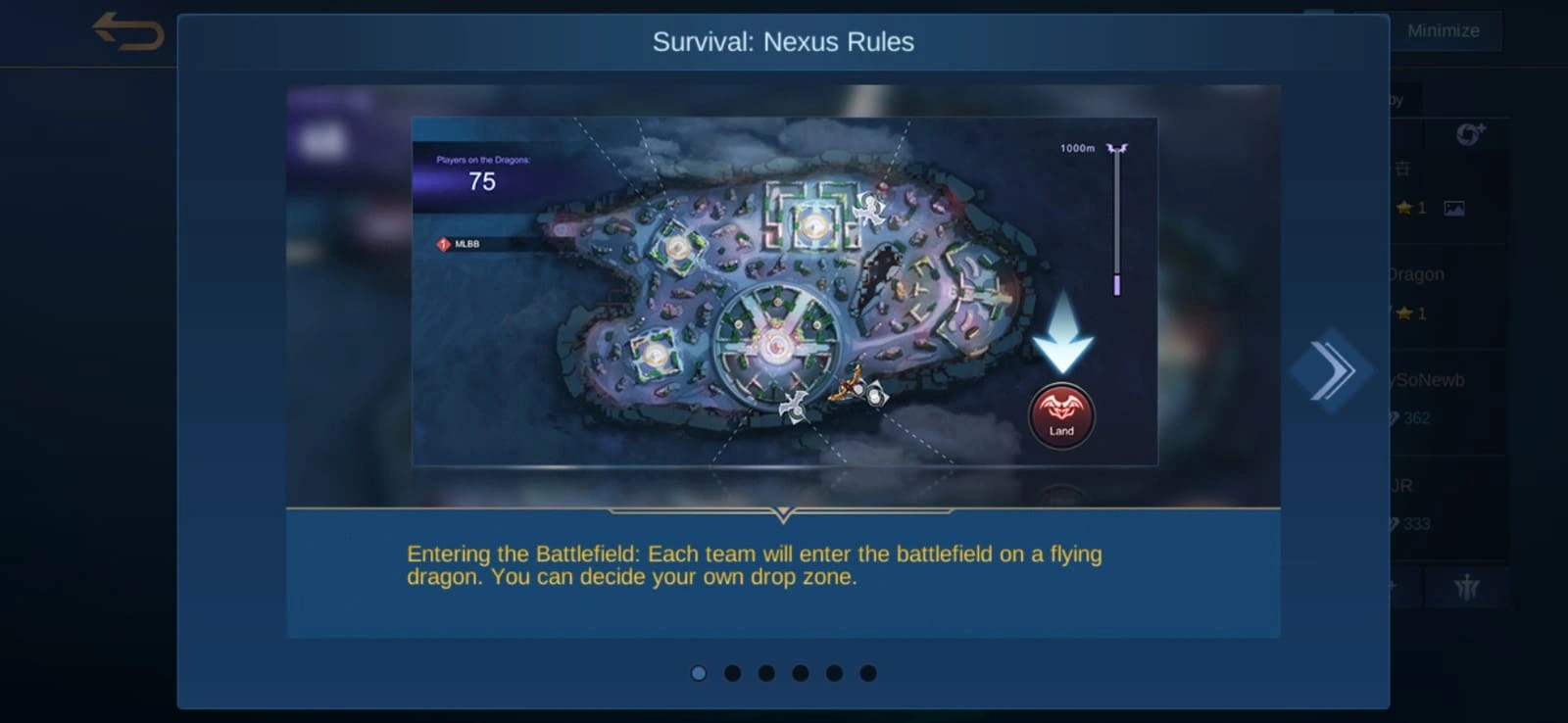Click the gold back arrow at top left
Screen dimensions: 1568x723
pos(125,30)
